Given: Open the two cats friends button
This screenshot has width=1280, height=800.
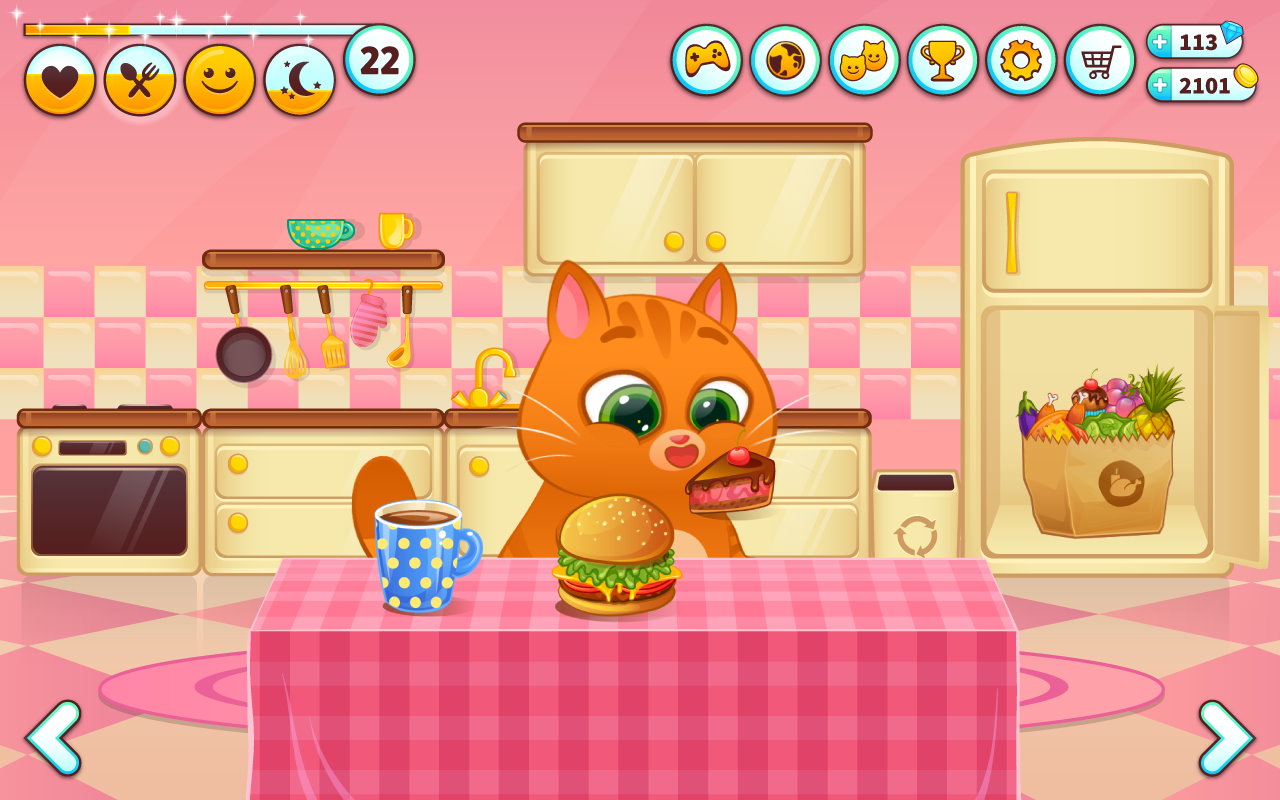Looking at the screenshot, I should 864,60.
